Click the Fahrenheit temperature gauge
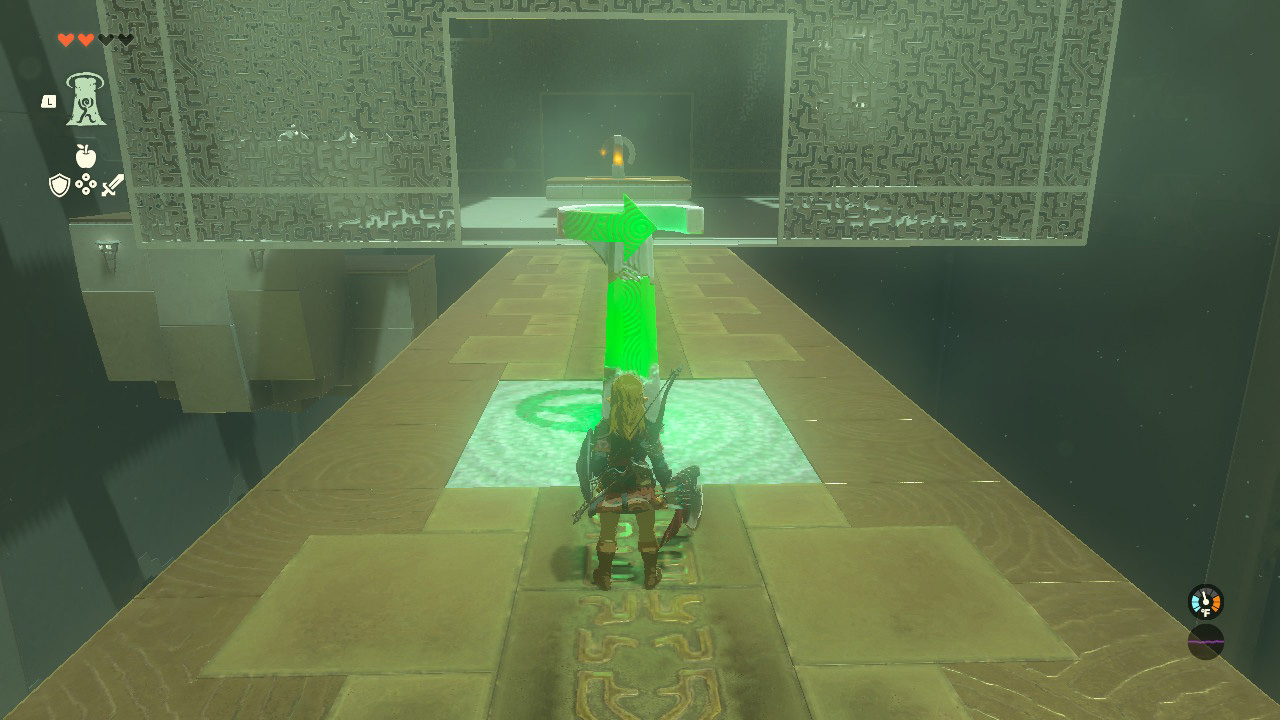The image size is (1280, 720). pyautogui.click(x=1206, y=601)
